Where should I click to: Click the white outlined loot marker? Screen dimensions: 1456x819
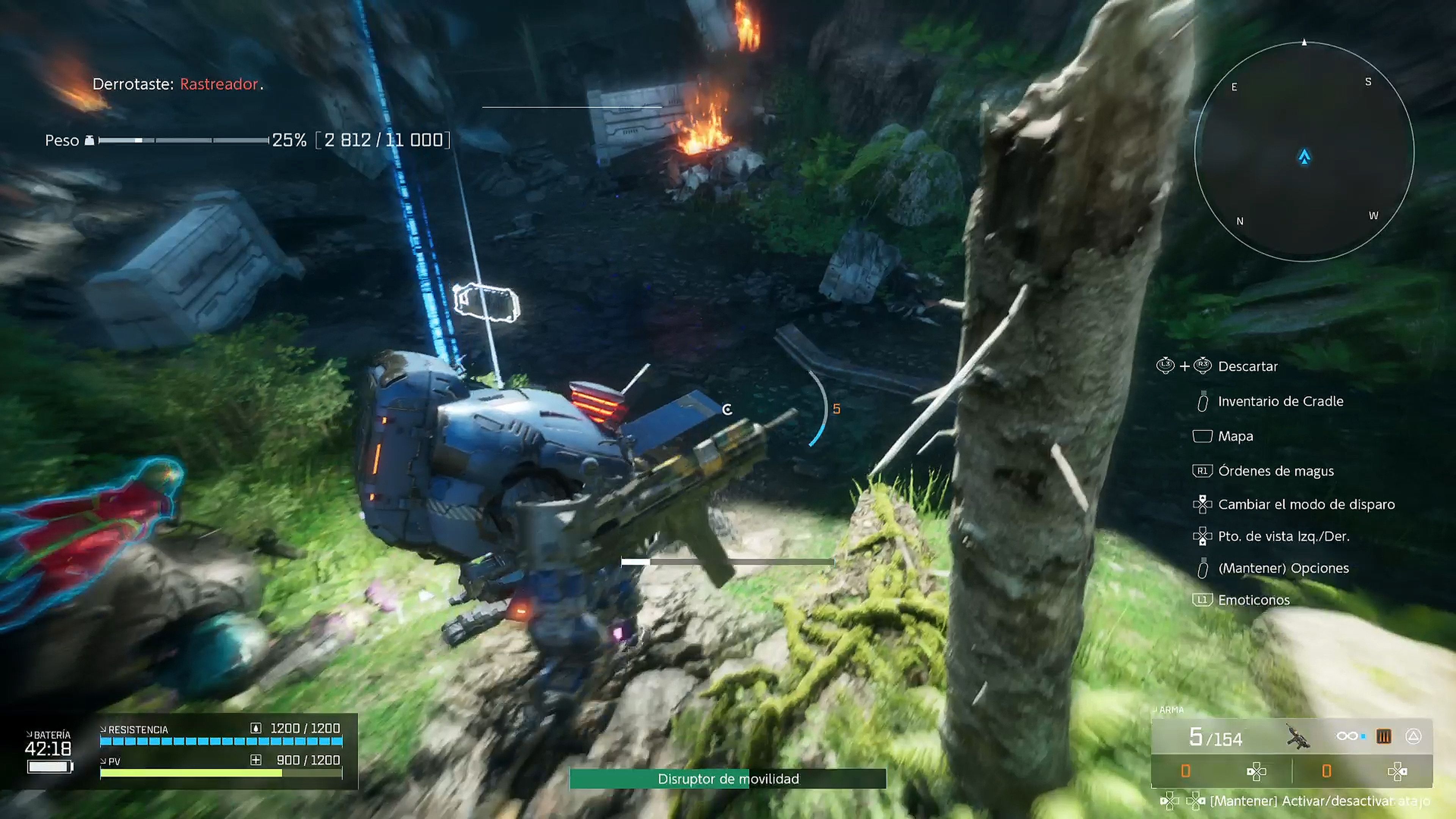pyautogui.click(x=486, y=303)
